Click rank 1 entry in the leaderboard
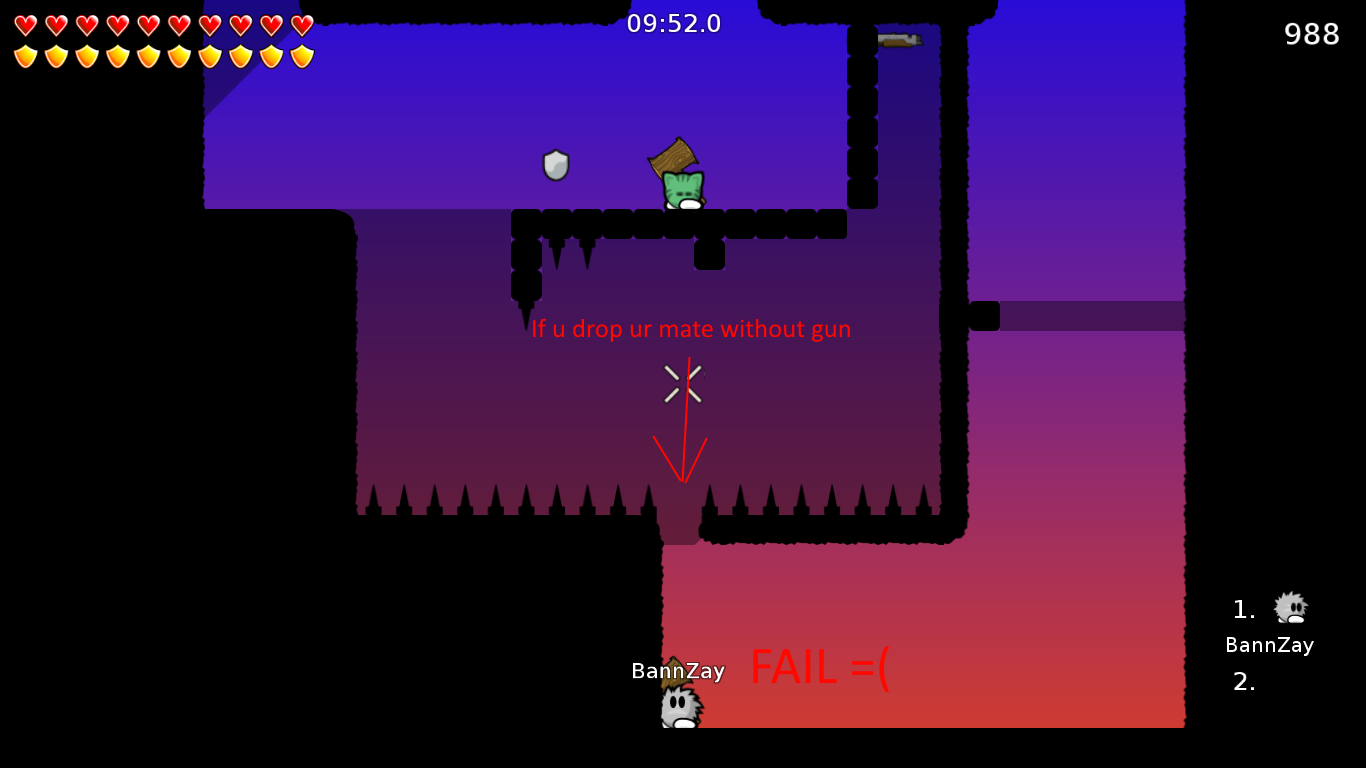Viewport: 1366px width, 768px height. [1243, 609]
